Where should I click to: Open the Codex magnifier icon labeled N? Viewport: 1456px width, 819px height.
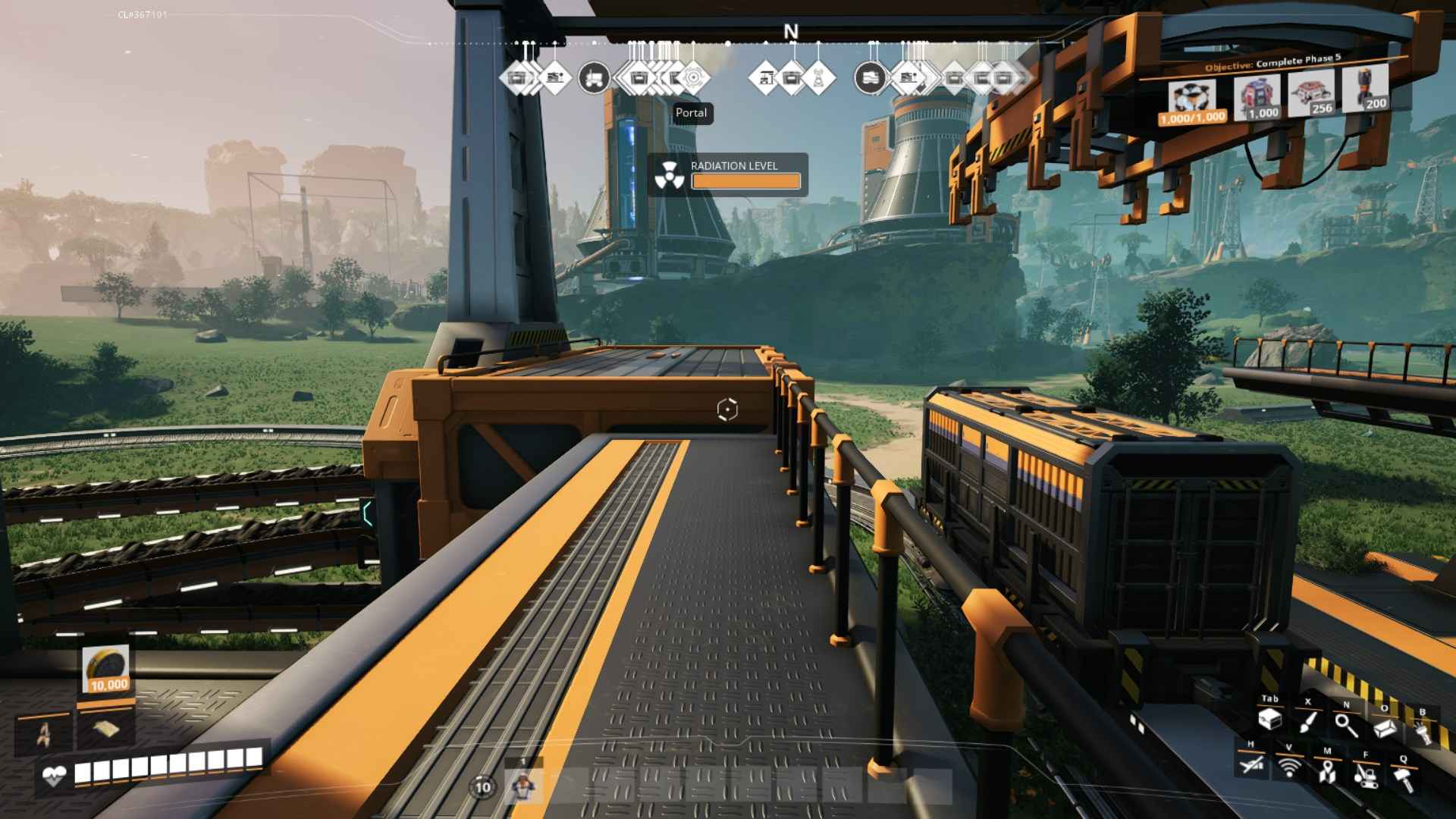(x=1345, y=724)
